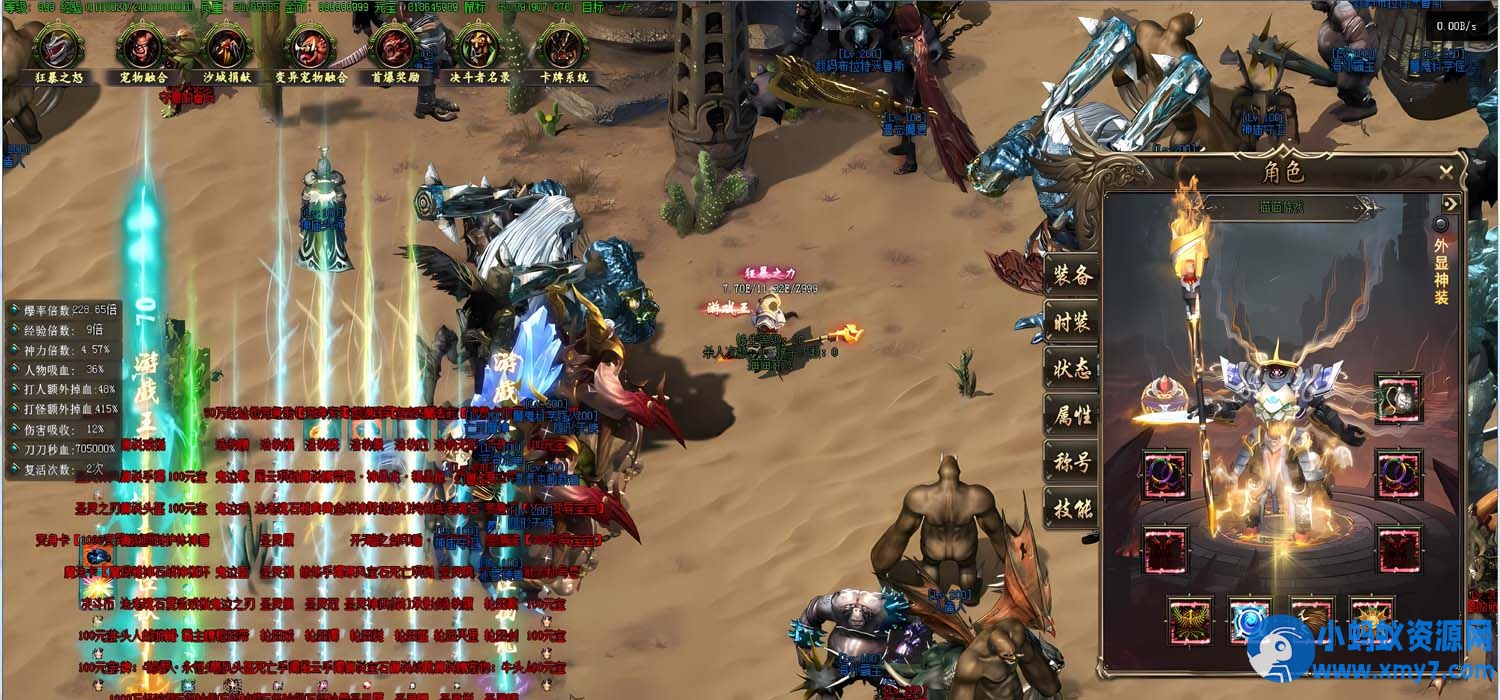Screen dimensions: 1500x700
Task: Switch to the 装备 equipment tab
Action: 1072,276
